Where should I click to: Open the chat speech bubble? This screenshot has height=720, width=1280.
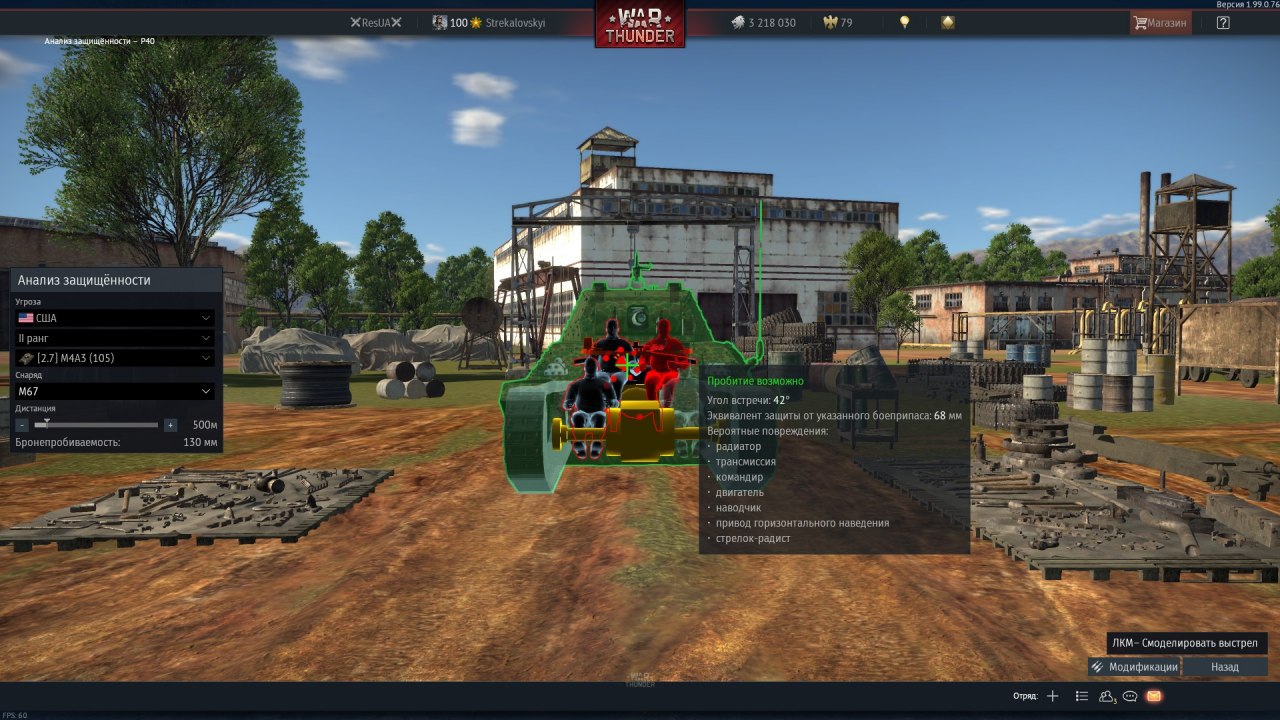point(1131,696)
